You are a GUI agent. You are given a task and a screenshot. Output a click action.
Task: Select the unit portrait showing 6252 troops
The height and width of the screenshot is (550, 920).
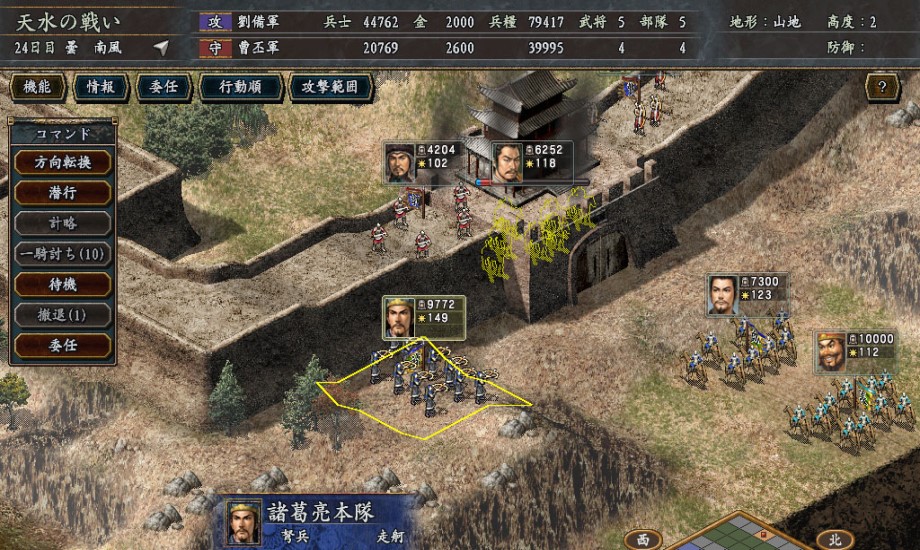pos(510,161)
